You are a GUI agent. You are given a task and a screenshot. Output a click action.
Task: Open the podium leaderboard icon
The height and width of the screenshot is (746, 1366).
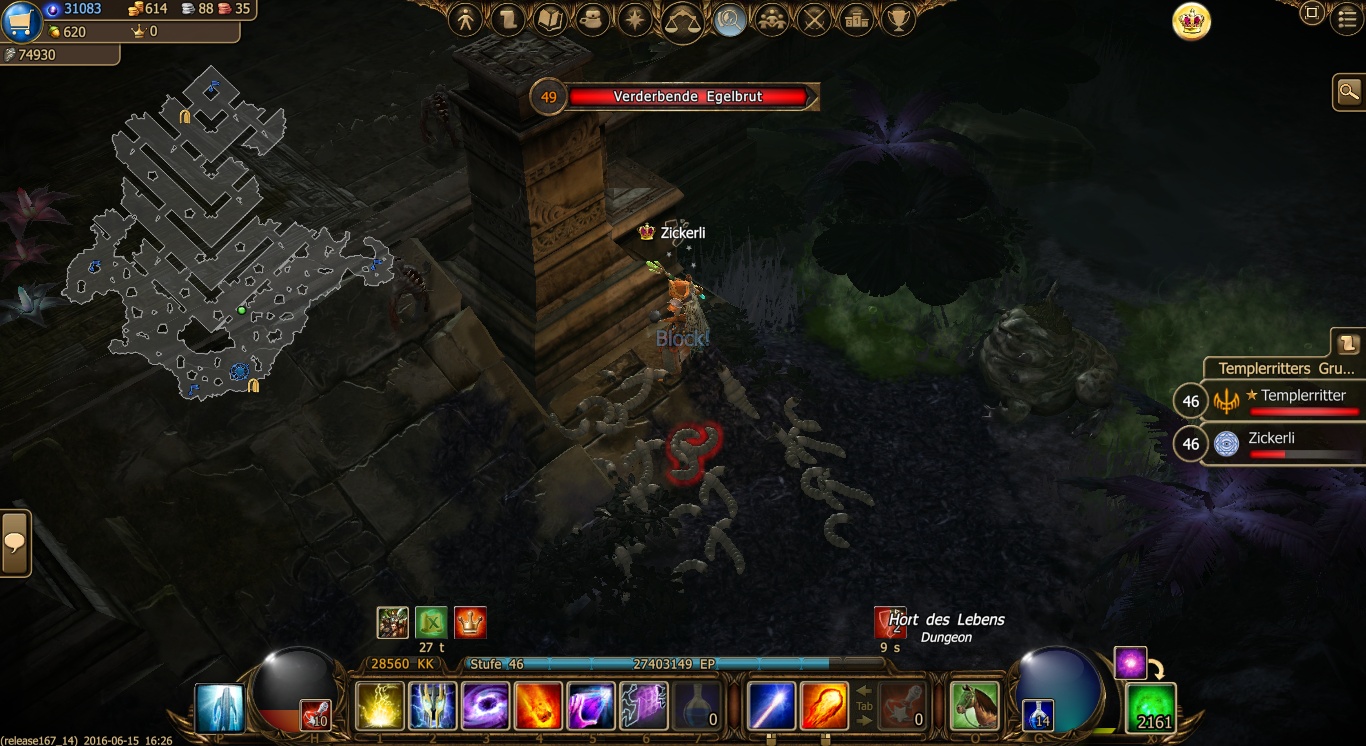856,19
